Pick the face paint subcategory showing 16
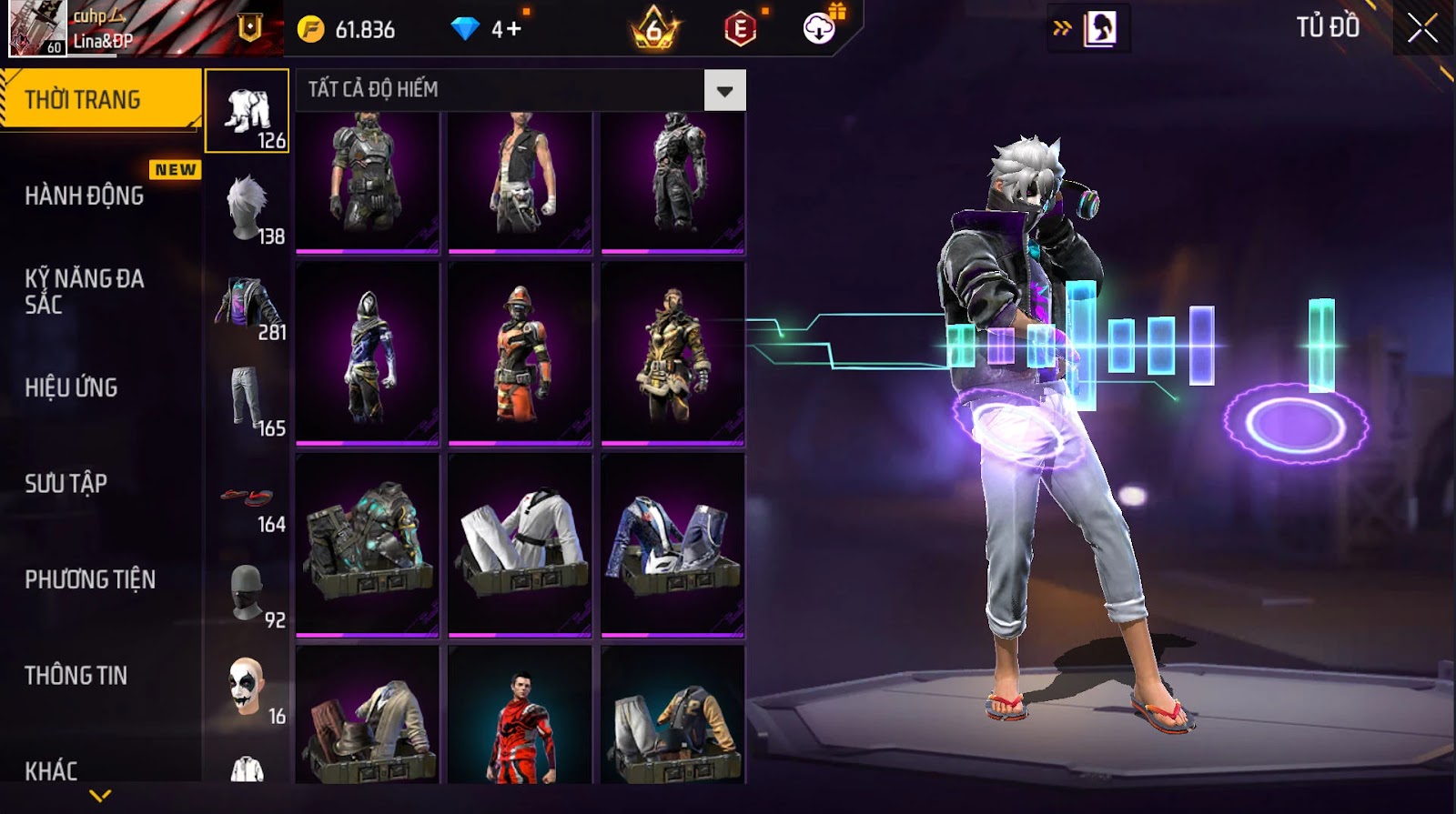The image size is (1456, 814). (248, 688)
